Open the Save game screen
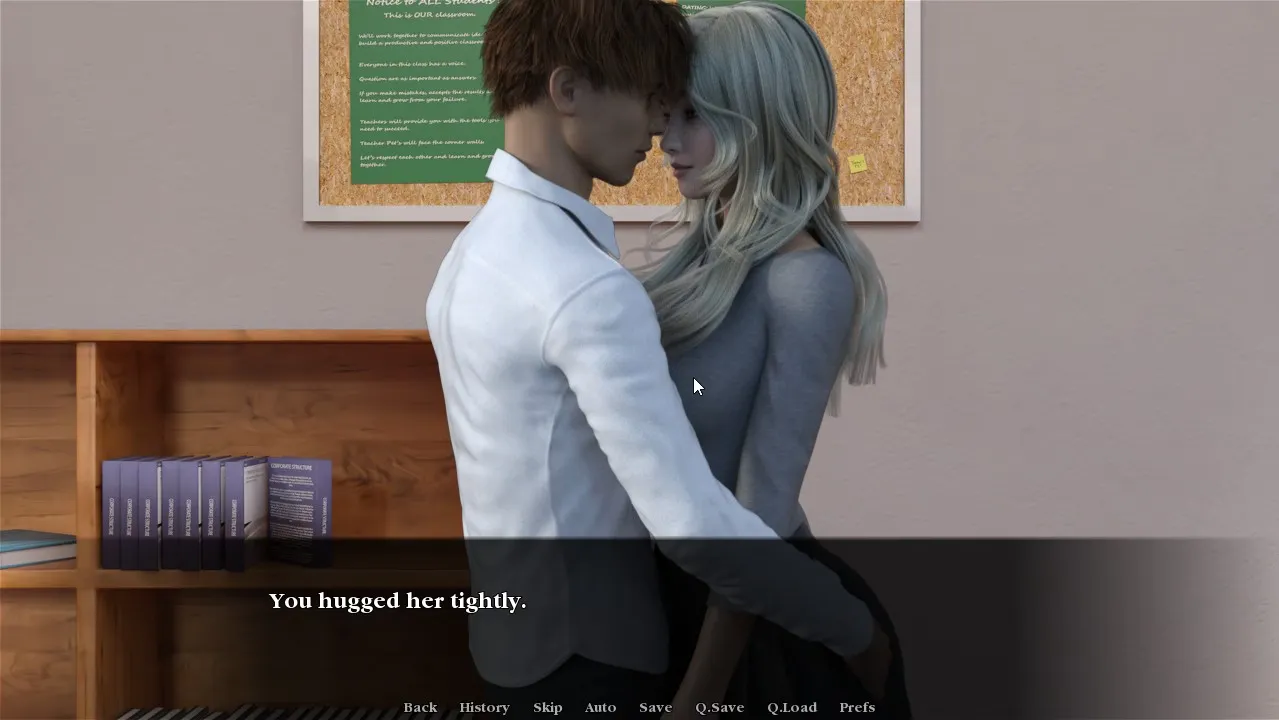1279x720 pixels. [655, 707]
